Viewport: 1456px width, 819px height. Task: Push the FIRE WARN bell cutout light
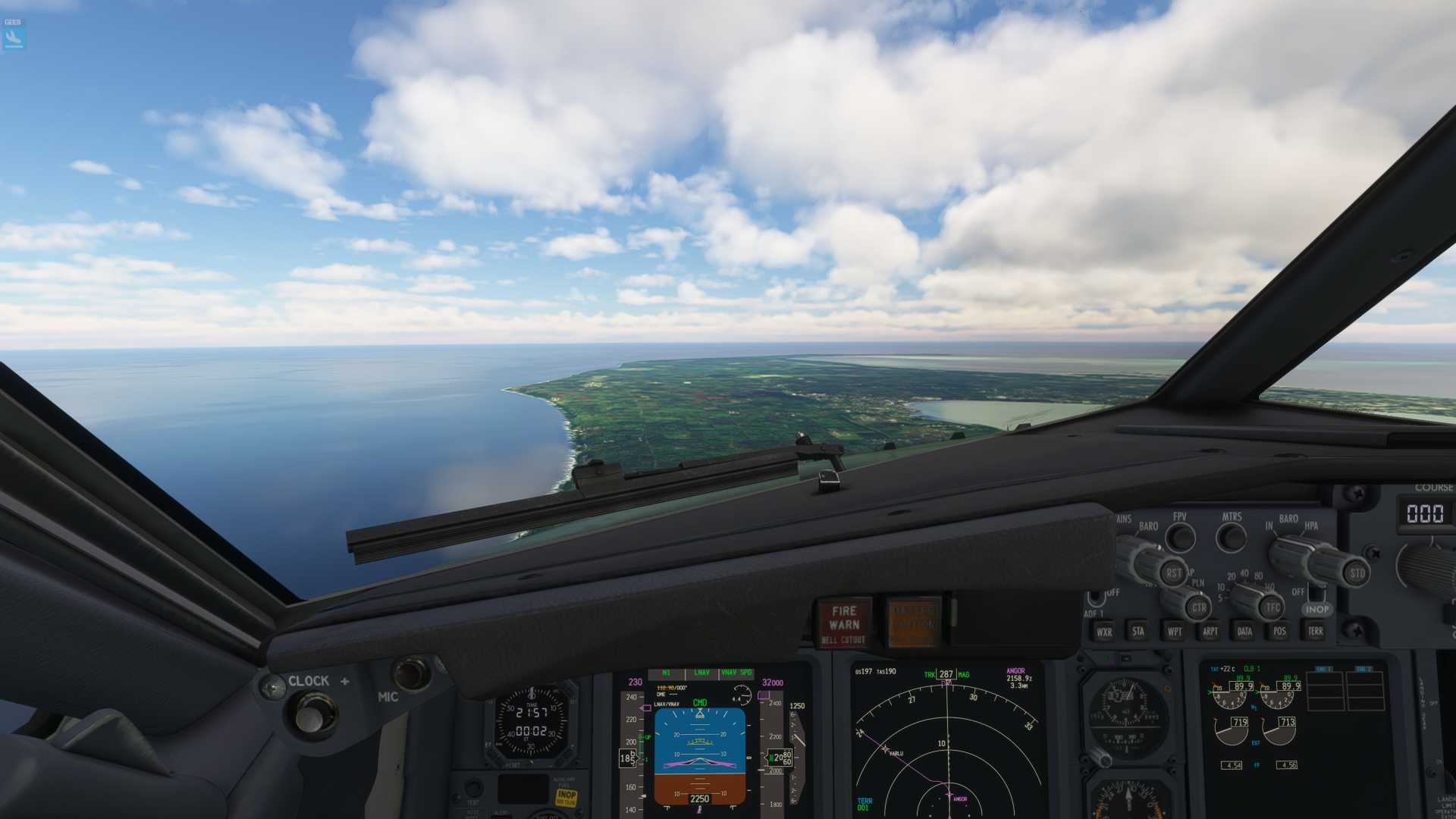tap(844, 623)
